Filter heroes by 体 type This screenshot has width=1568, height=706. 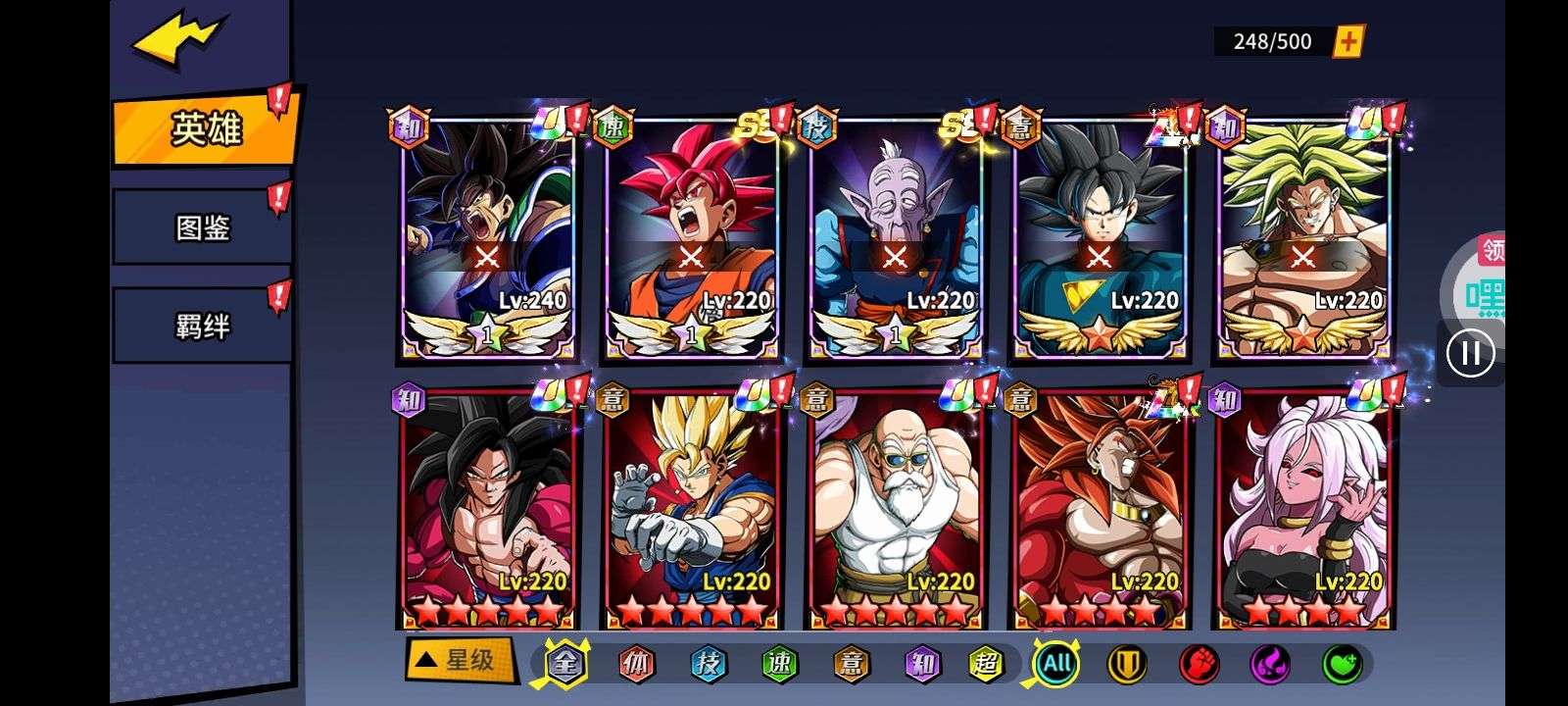pos(636,664)
